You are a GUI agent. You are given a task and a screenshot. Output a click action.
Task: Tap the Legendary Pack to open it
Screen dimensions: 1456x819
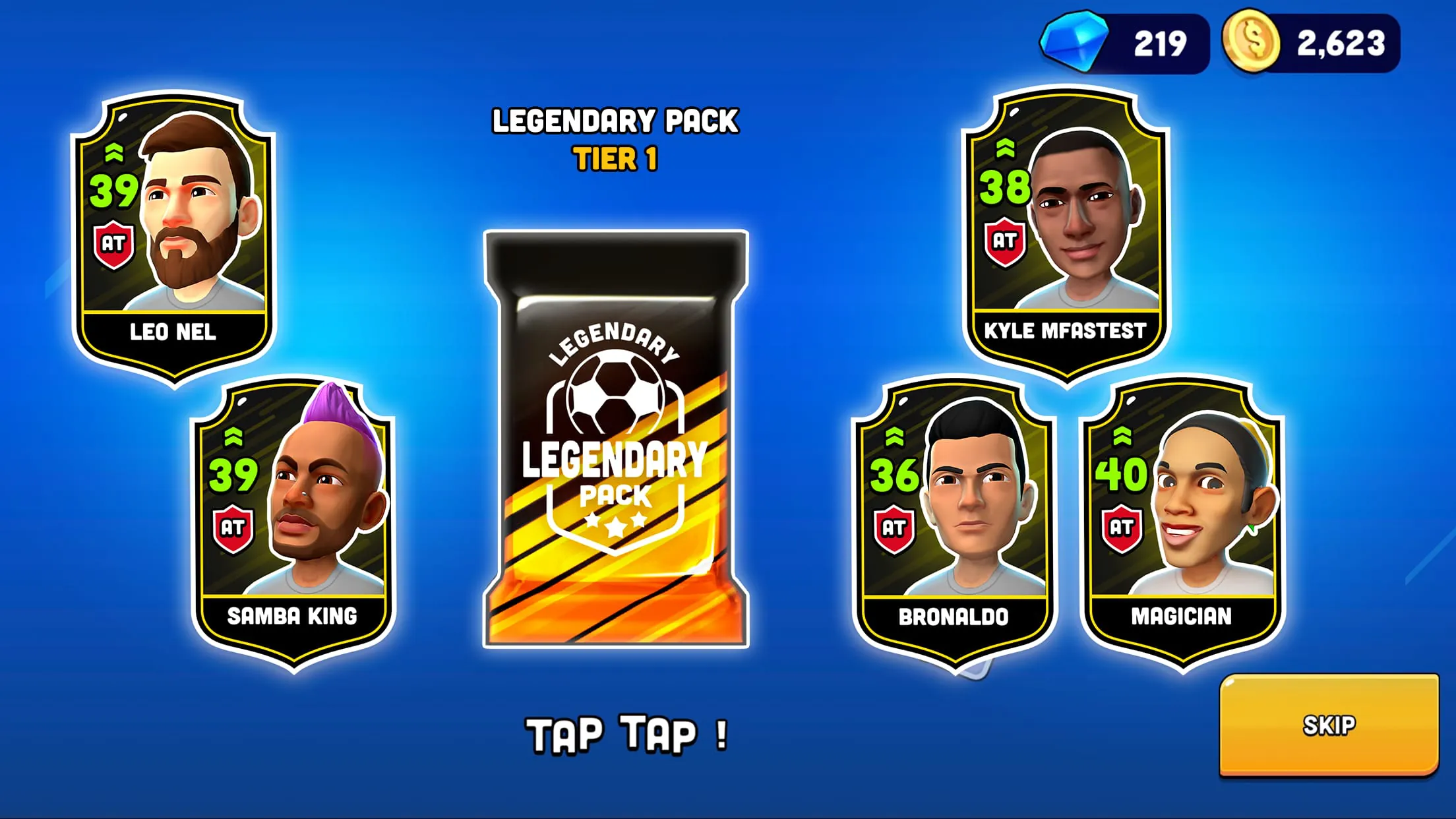(616, 439)
